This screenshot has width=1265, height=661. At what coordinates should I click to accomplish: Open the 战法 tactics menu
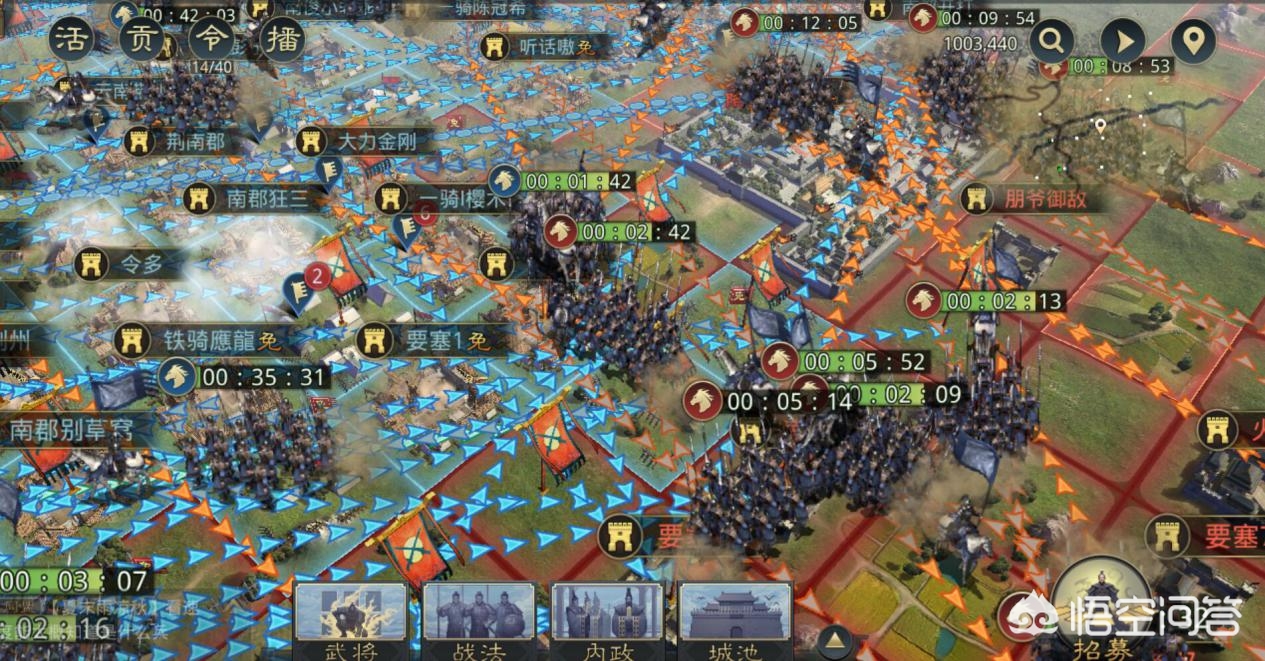pyautogui.click(x=479, y=621)
